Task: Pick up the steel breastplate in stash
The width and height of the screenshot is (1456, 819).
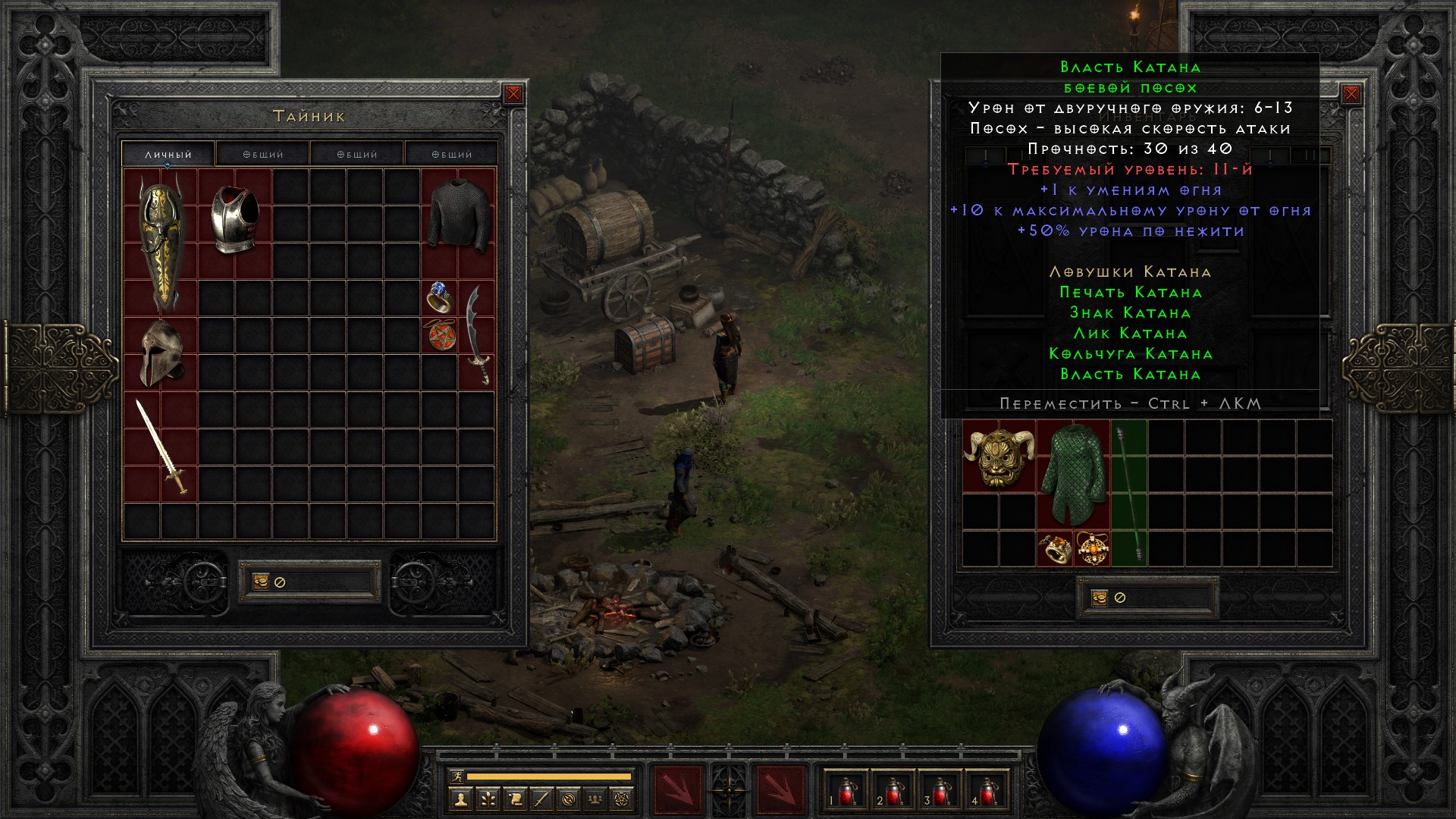Action: pos(235,221)
